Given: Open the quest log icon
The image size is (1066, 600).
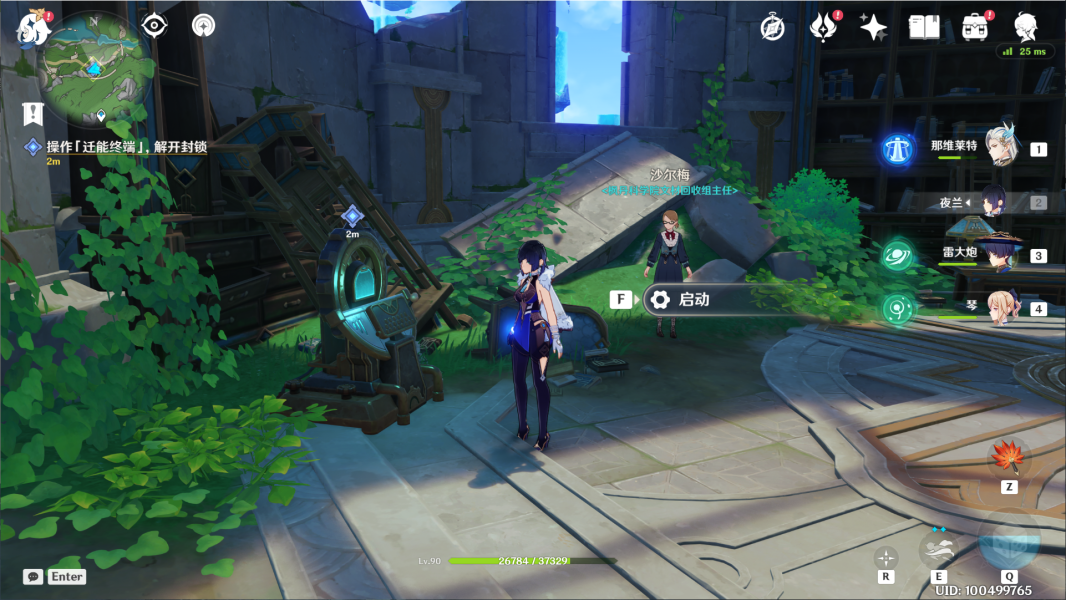Looking at the screenshot, I should [35, 113].
